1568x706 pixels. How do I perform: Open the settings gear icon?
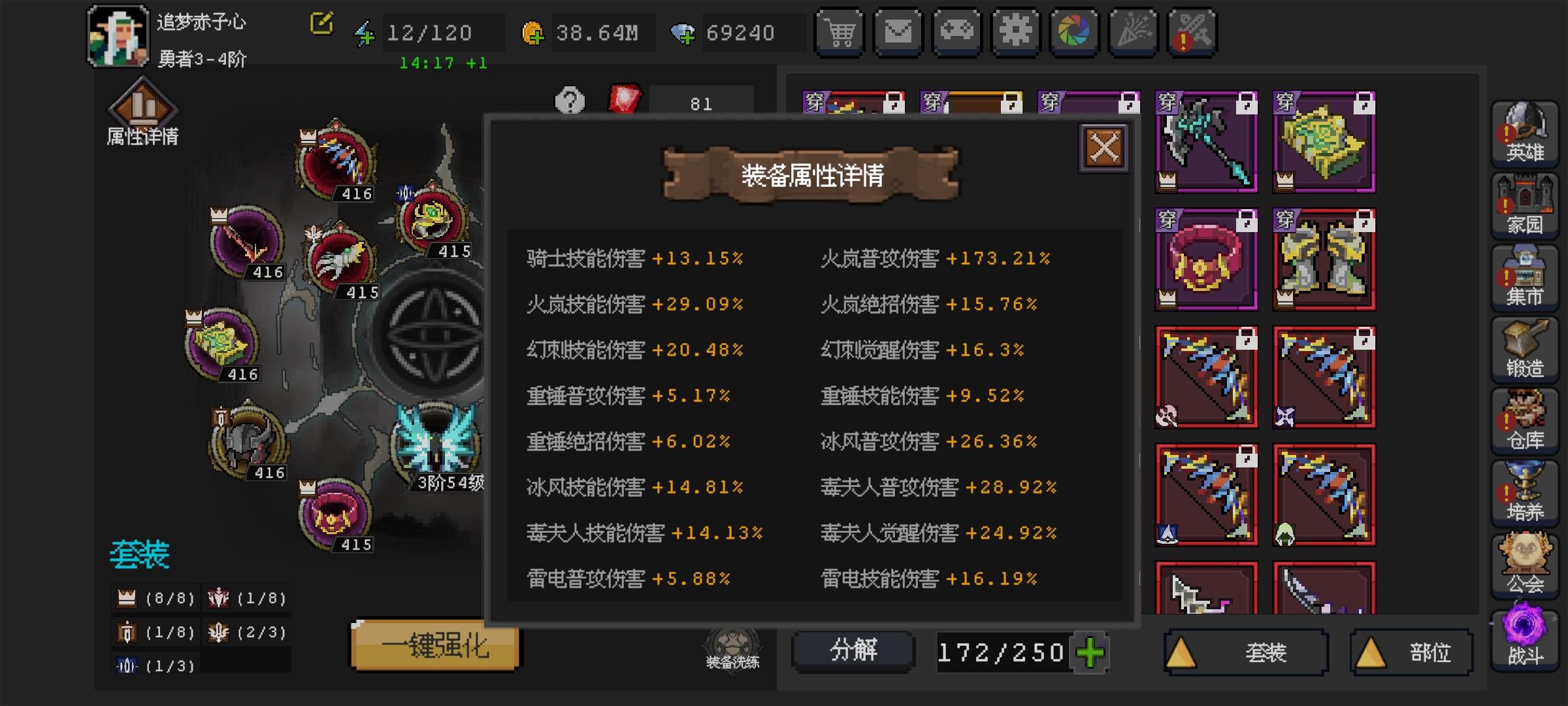(x=1016, y=31)
